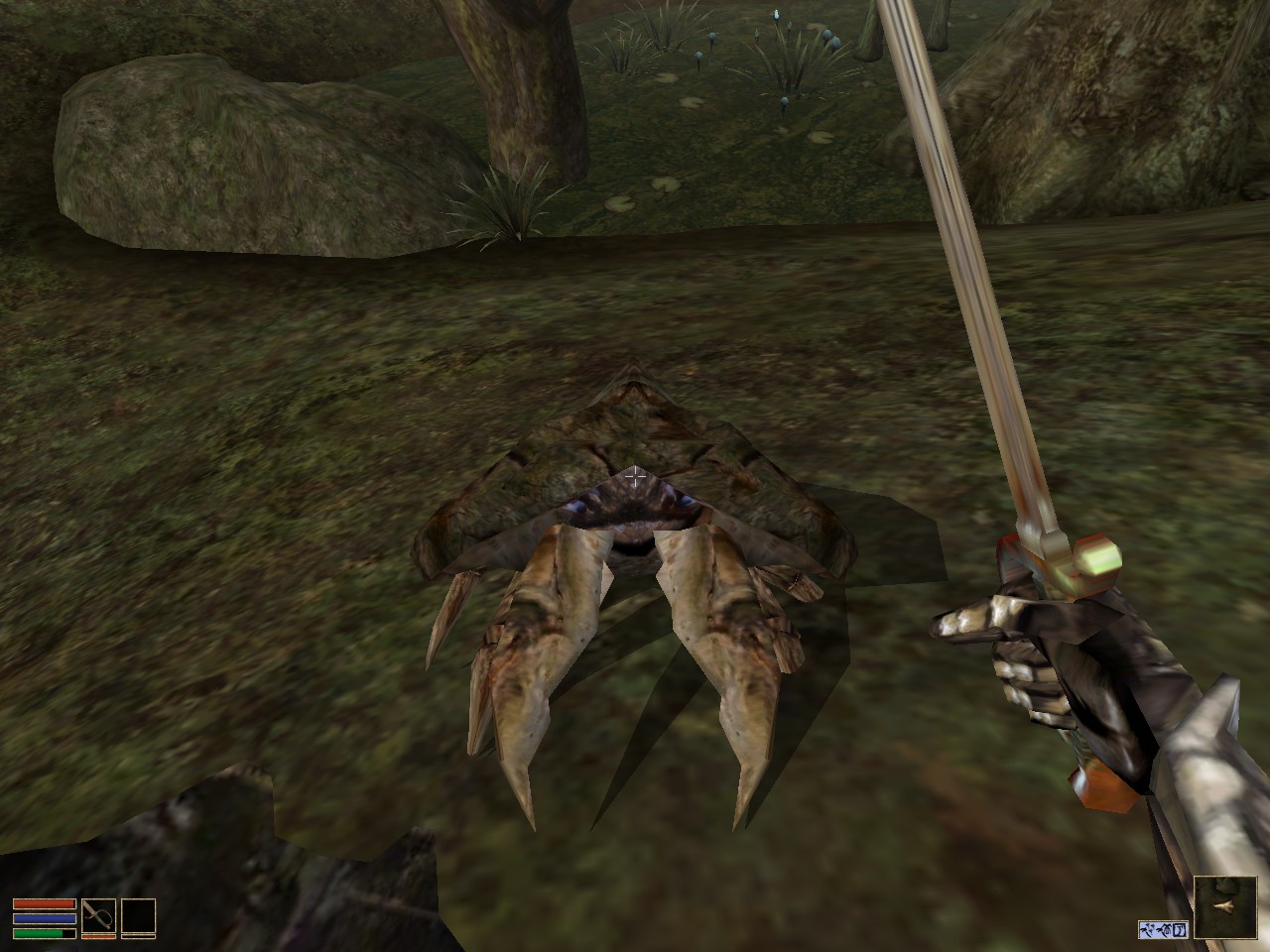The height and width of the screenshot is (952, 1270).
Task: Click the player arrow on the minimap
Action: [x=1222, y=905]
